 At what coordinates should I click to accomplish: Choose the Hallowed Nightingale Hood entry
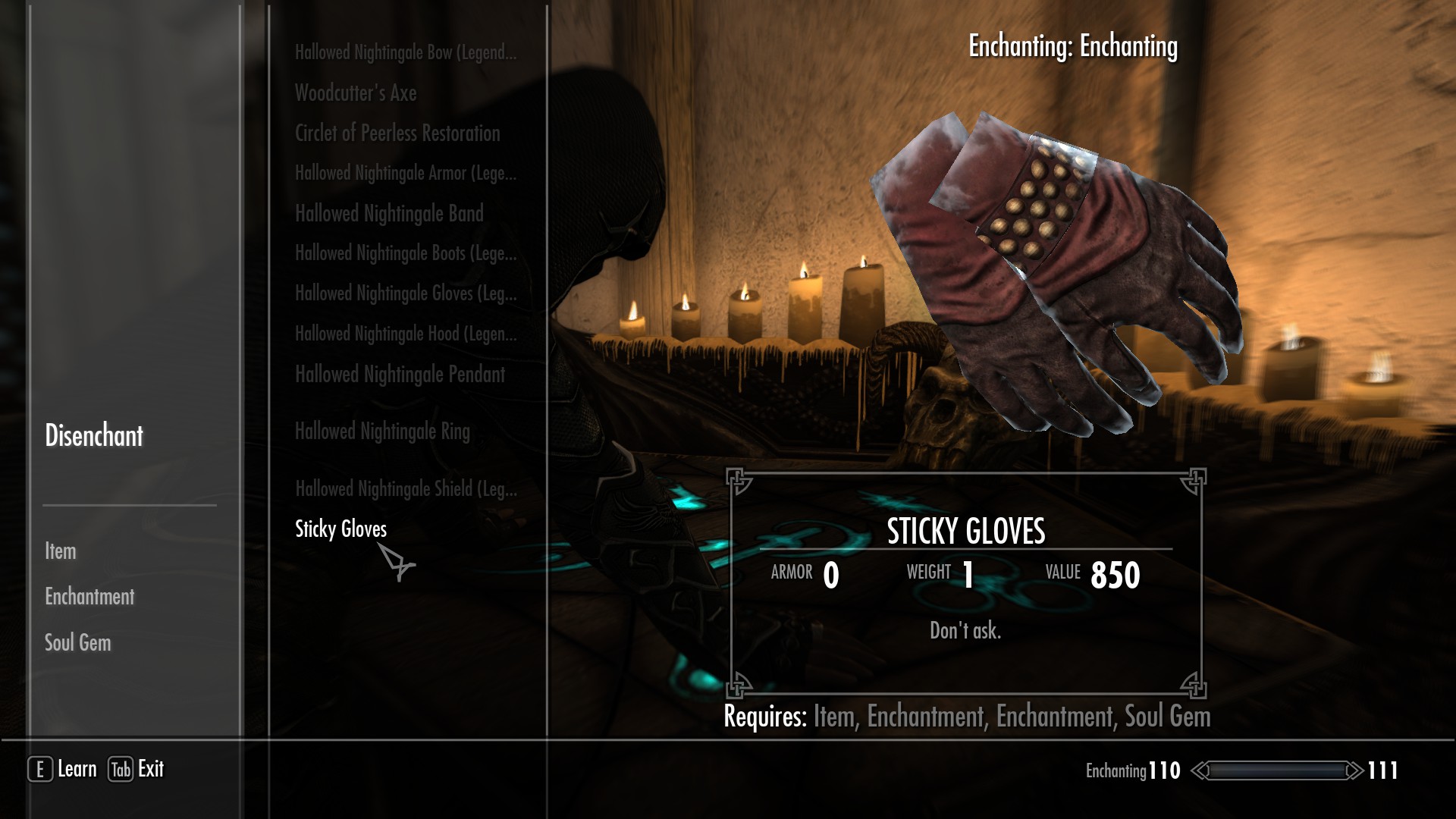point(406,334)
